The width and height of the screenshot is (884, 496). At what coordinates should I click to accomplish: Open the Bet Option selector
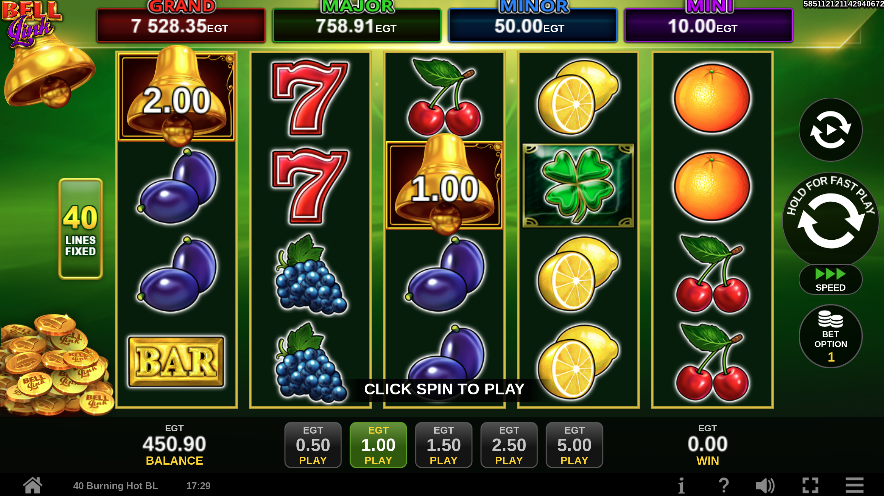click(x=830, y=336)
